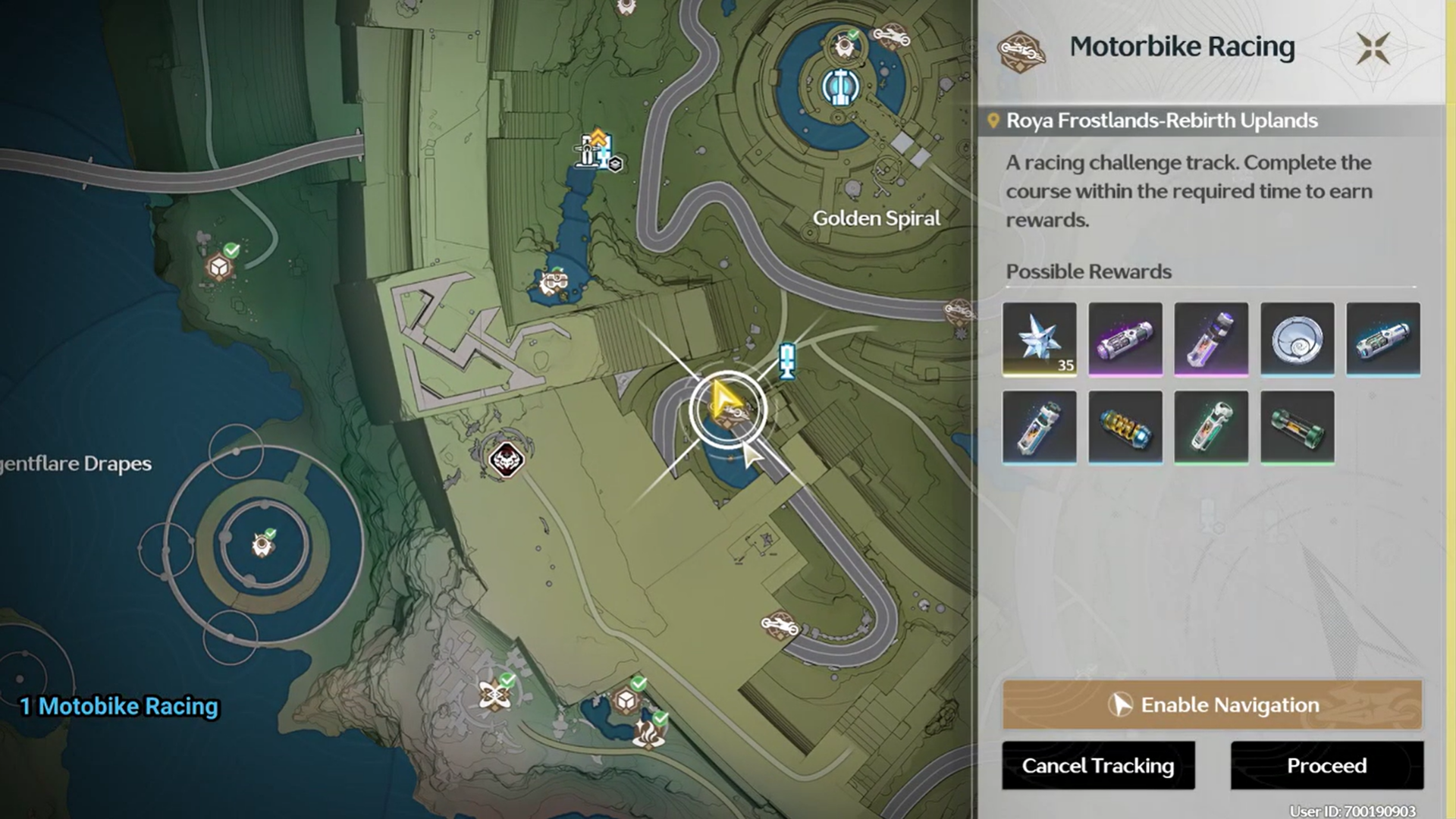Click the completed cube marker on the western island

(x=220, y=266)
